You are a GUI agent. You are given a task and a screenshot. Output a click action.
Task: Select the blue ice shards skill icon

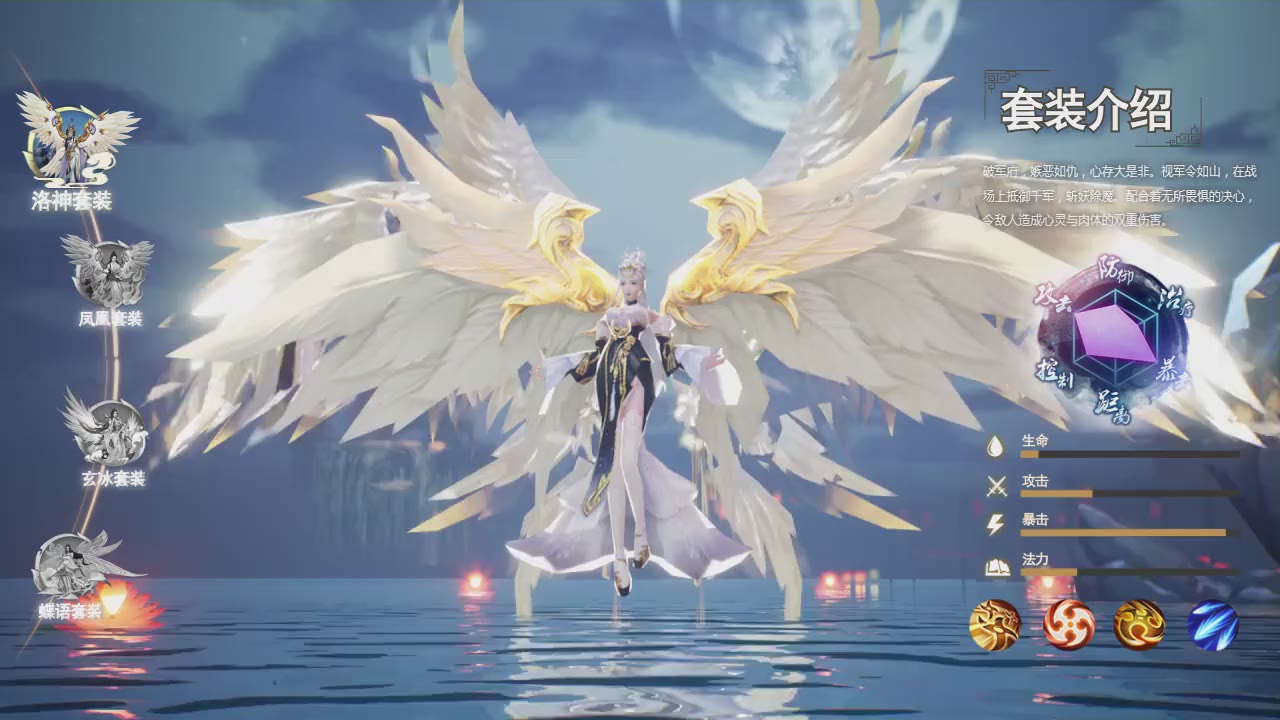[x=1212, y=625]
